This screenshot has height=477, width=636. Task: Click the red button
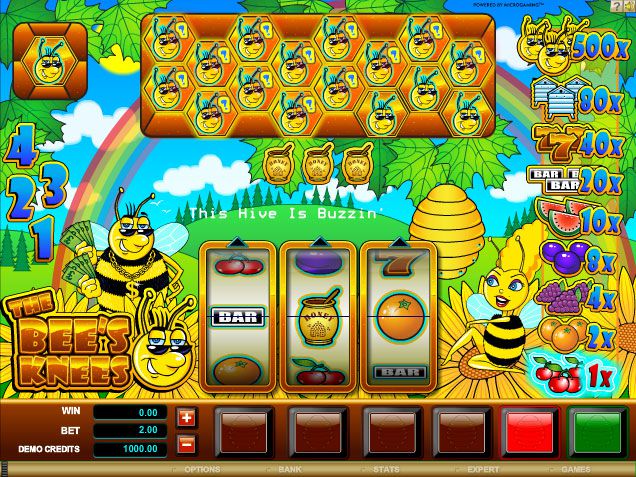click(x=524, y=431)
